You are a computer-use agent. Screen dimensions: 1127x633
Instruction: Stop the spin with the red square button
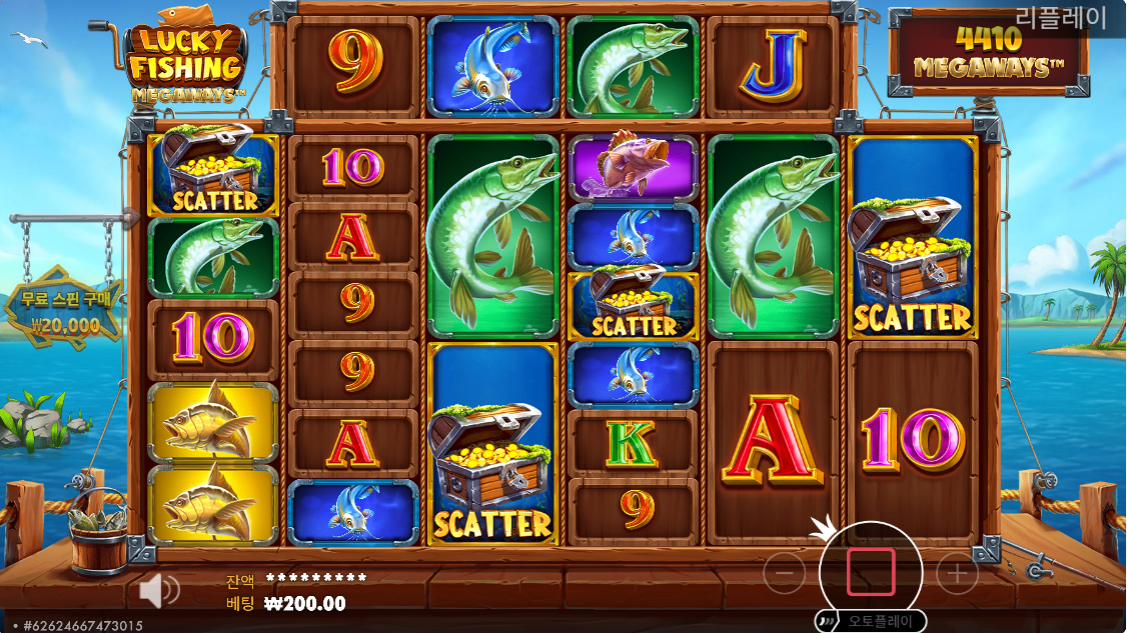click(x=871, y=572)
